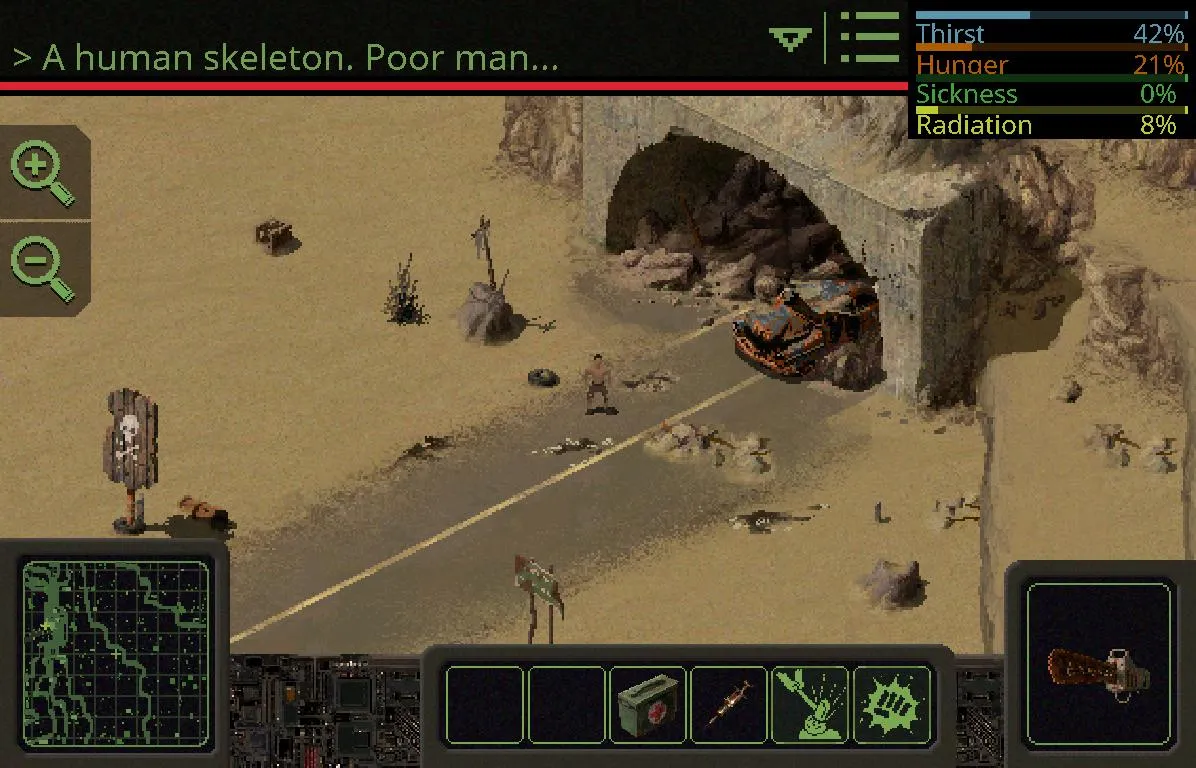Open the list menu icon
Viewport: 1196px width, 768px height.
869,38
